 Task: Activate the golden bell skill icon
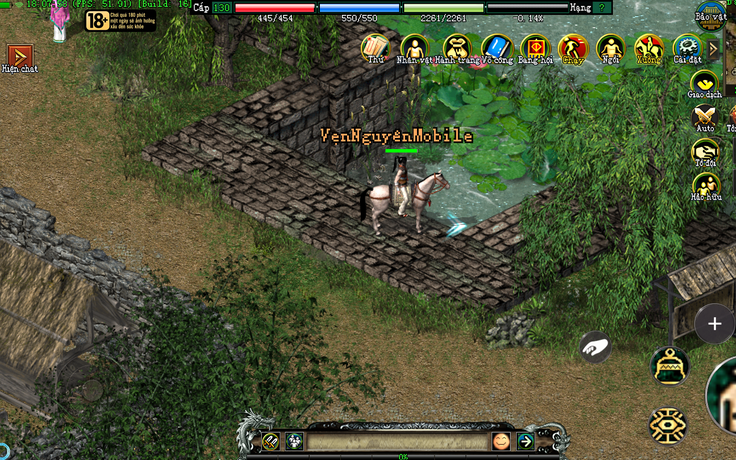pyautogui.click(x=668, y=366)
